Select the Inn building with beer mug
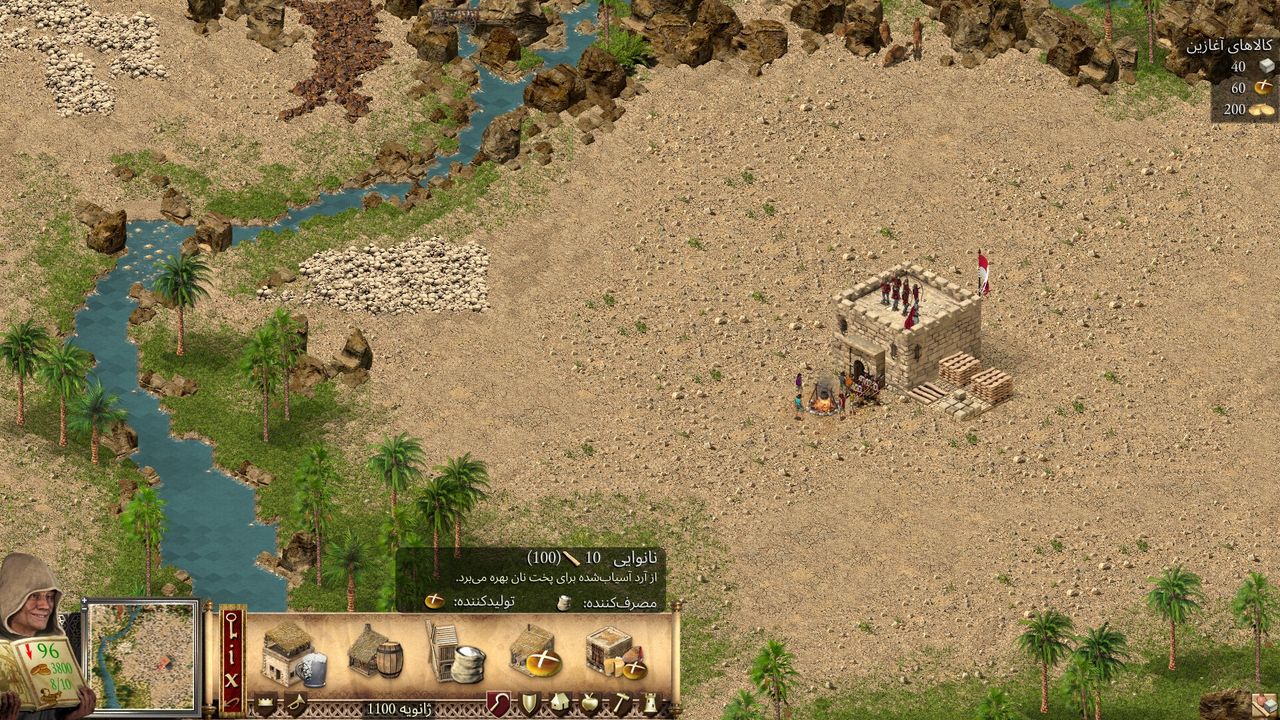 (x=295, y=655)
